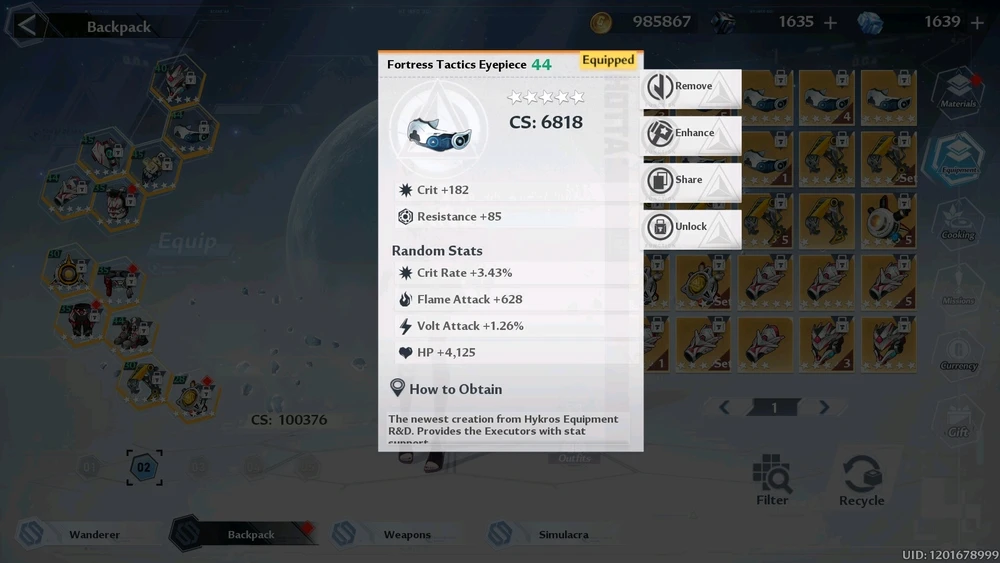
Task: Open the Currency category
Action: tap(958, 353)
